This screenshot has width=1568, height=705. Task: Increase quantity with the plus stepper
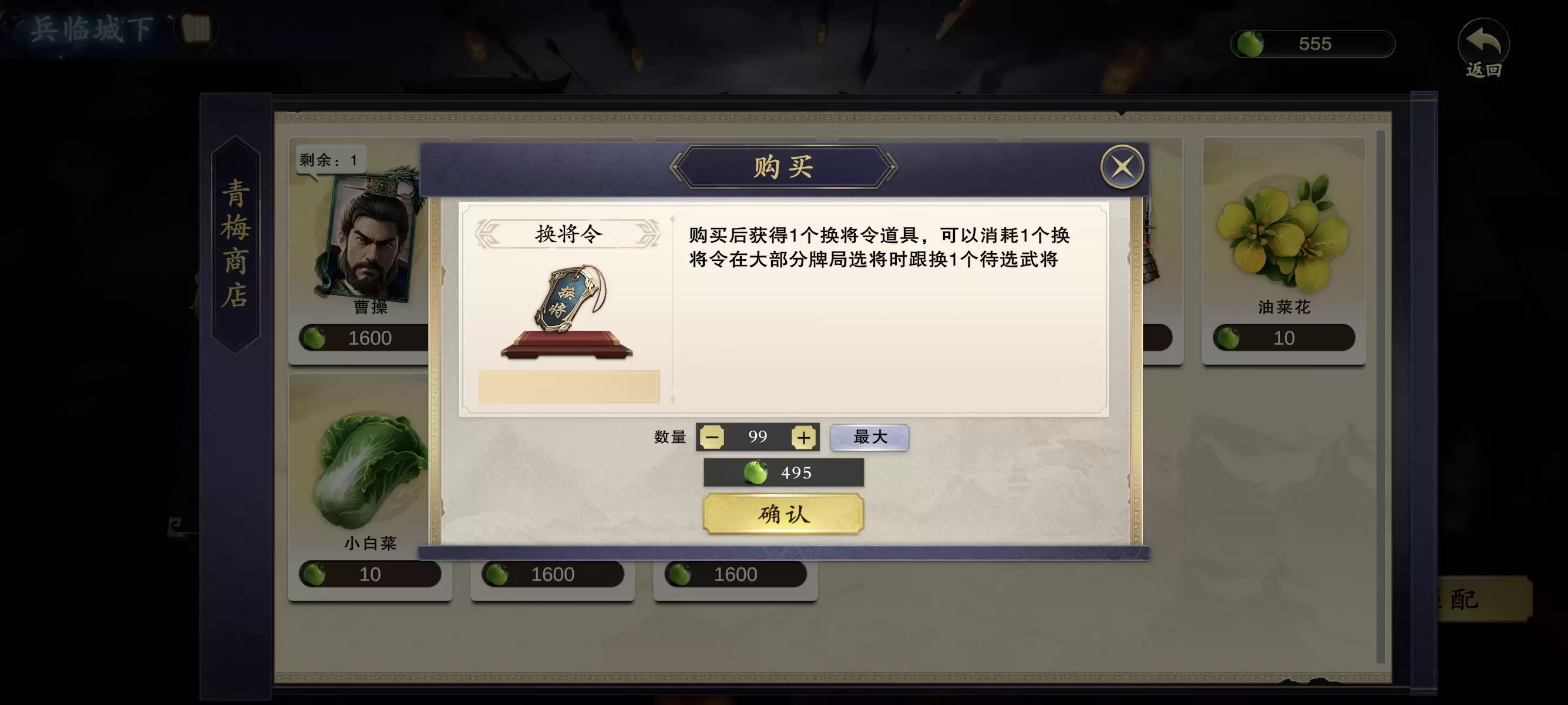(x=803, y=437)
